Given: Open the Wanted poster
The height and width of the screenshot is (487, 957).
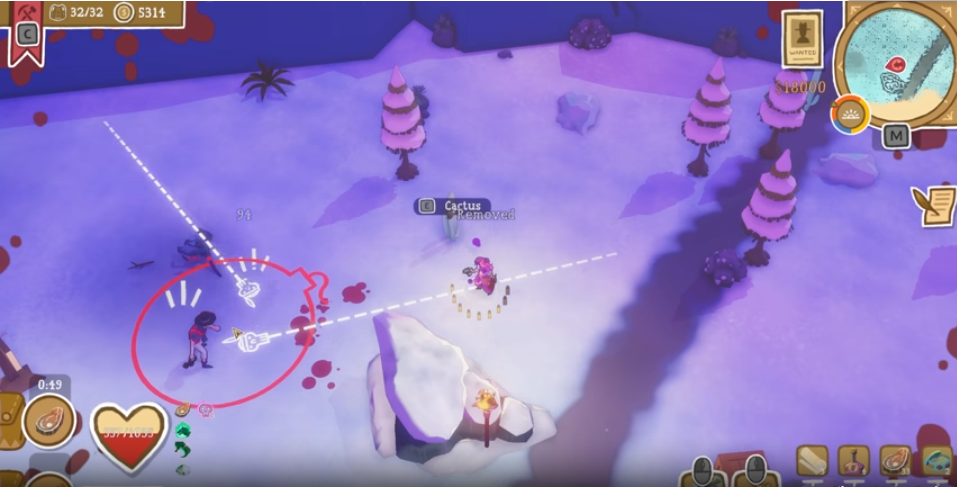Looking at the screenshot, I should (801, 39).
